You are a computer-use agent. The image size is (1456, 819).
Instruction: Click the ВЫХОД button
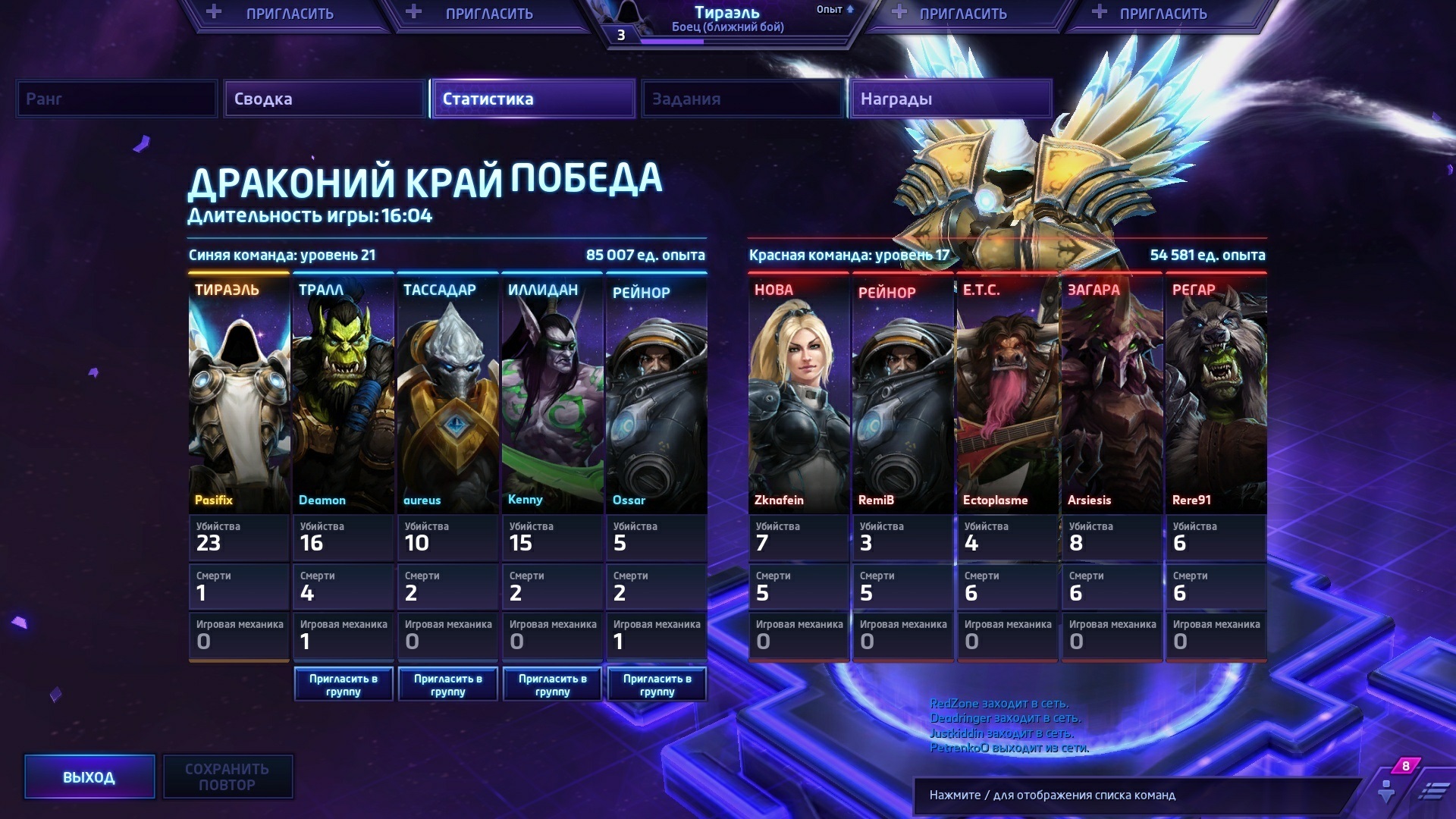[89, 777]
